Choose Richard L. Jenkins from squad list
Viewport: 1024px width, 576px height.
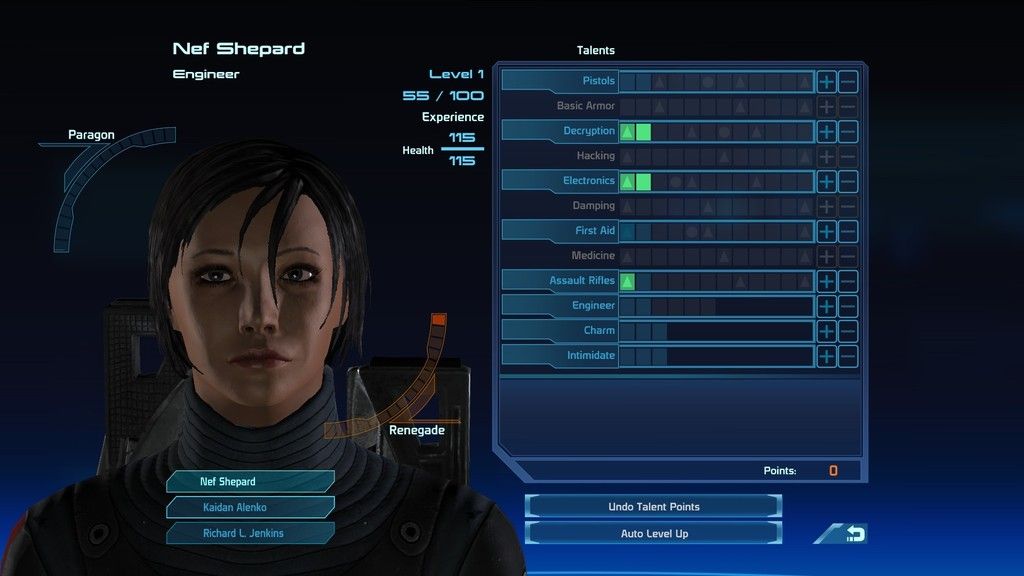[250, 533]
